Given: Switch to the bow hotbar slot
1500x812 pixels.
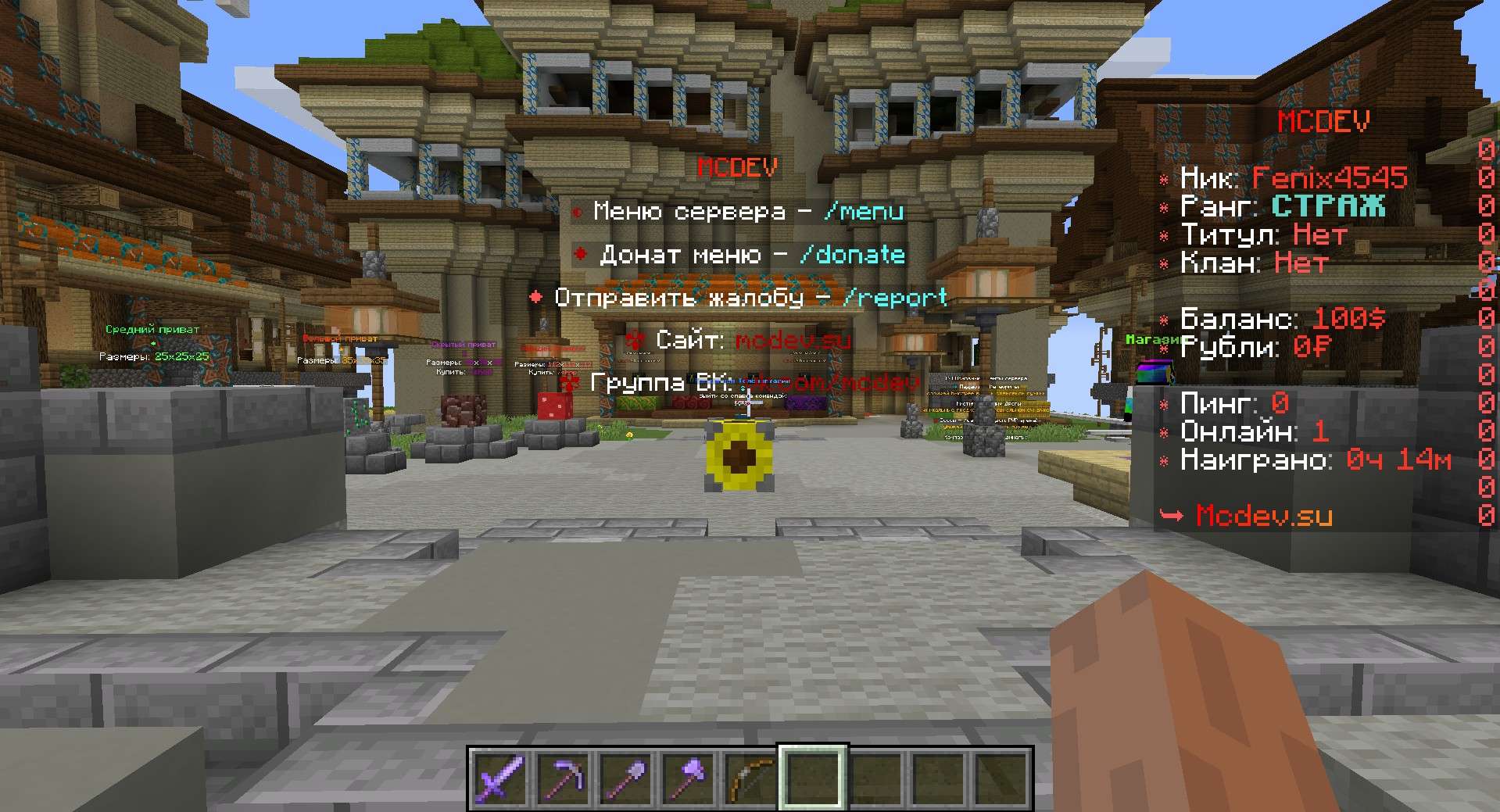Looking at the screenshot, I should (x=750, y=777).
